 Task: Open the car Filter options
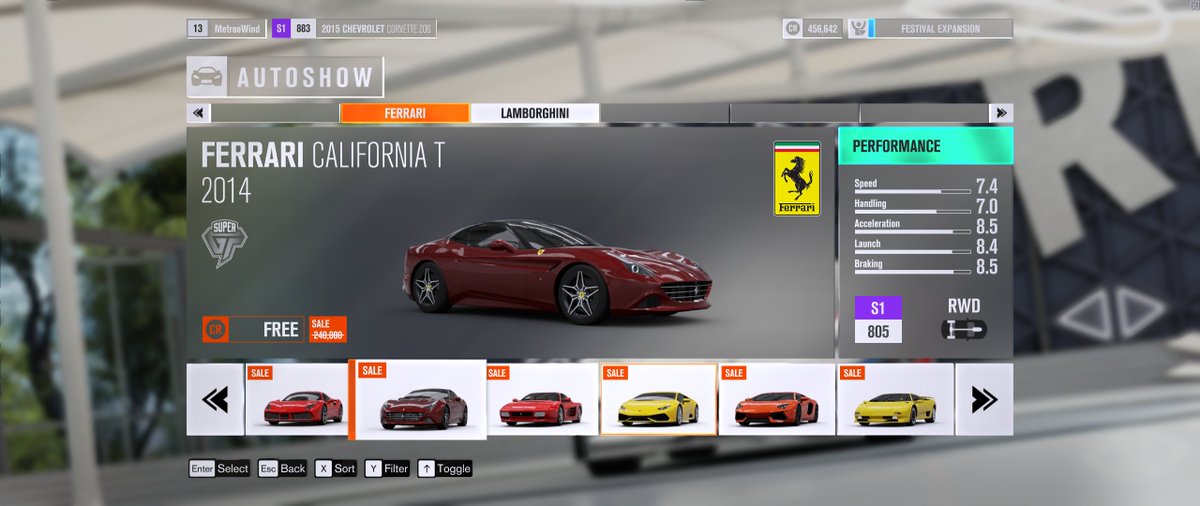(x=387, y=468)
